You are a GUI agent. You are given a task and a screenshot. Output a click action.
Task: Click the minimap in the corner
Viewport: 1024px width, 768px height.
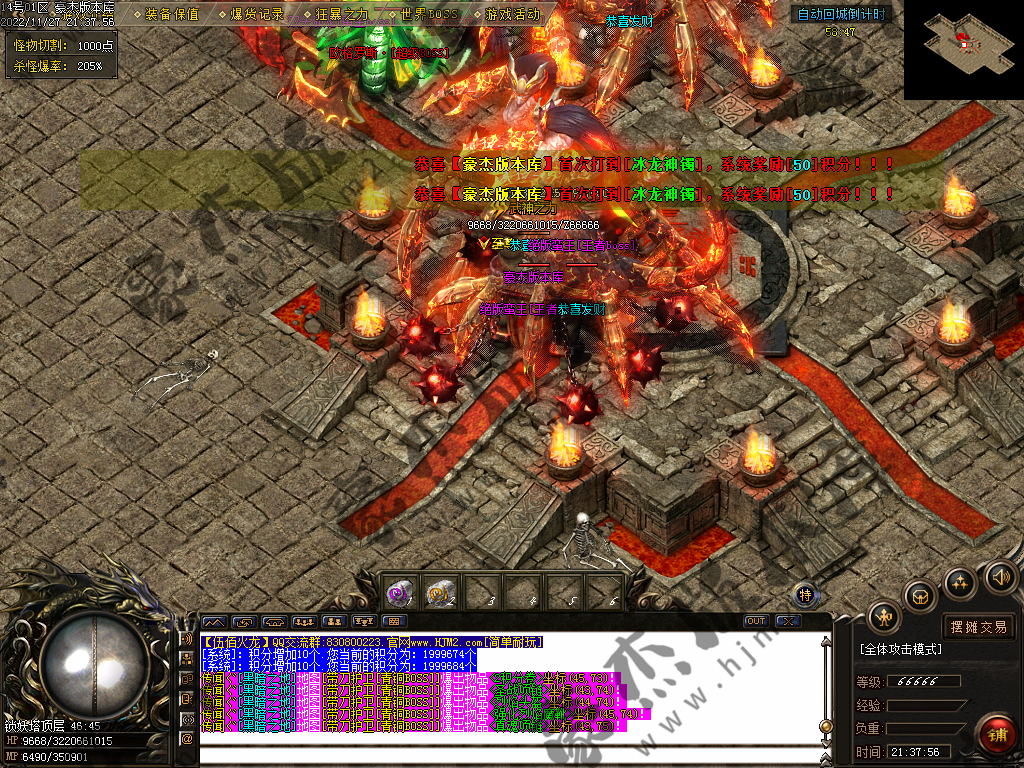click(x=963, y=48)
